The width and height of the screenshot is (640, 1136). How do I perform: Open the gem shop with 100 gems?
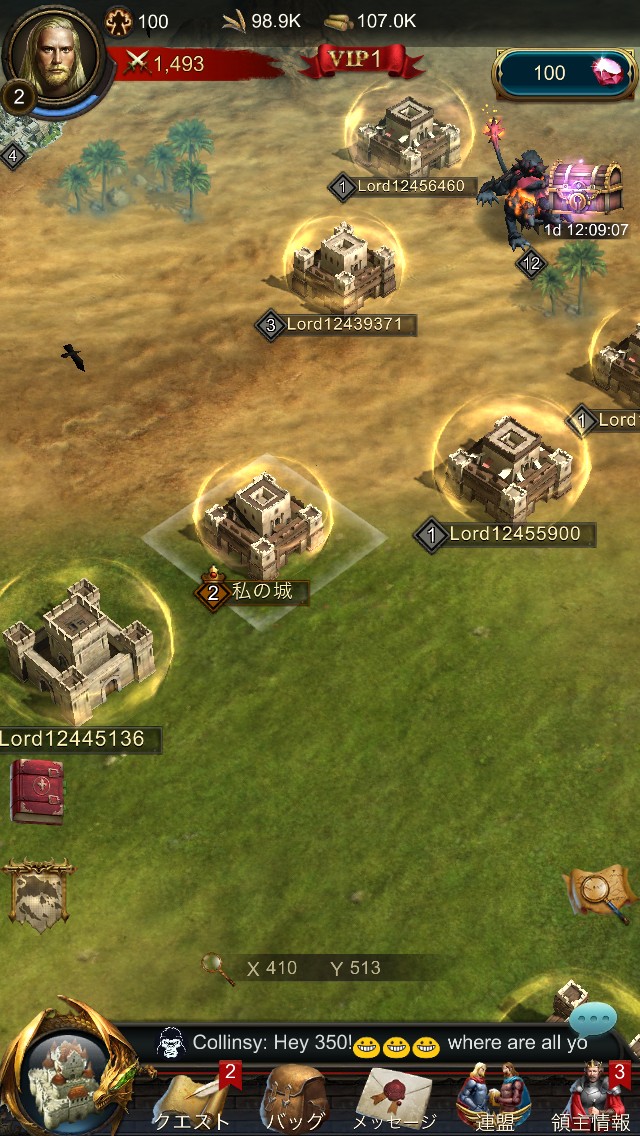click(565, 73)
